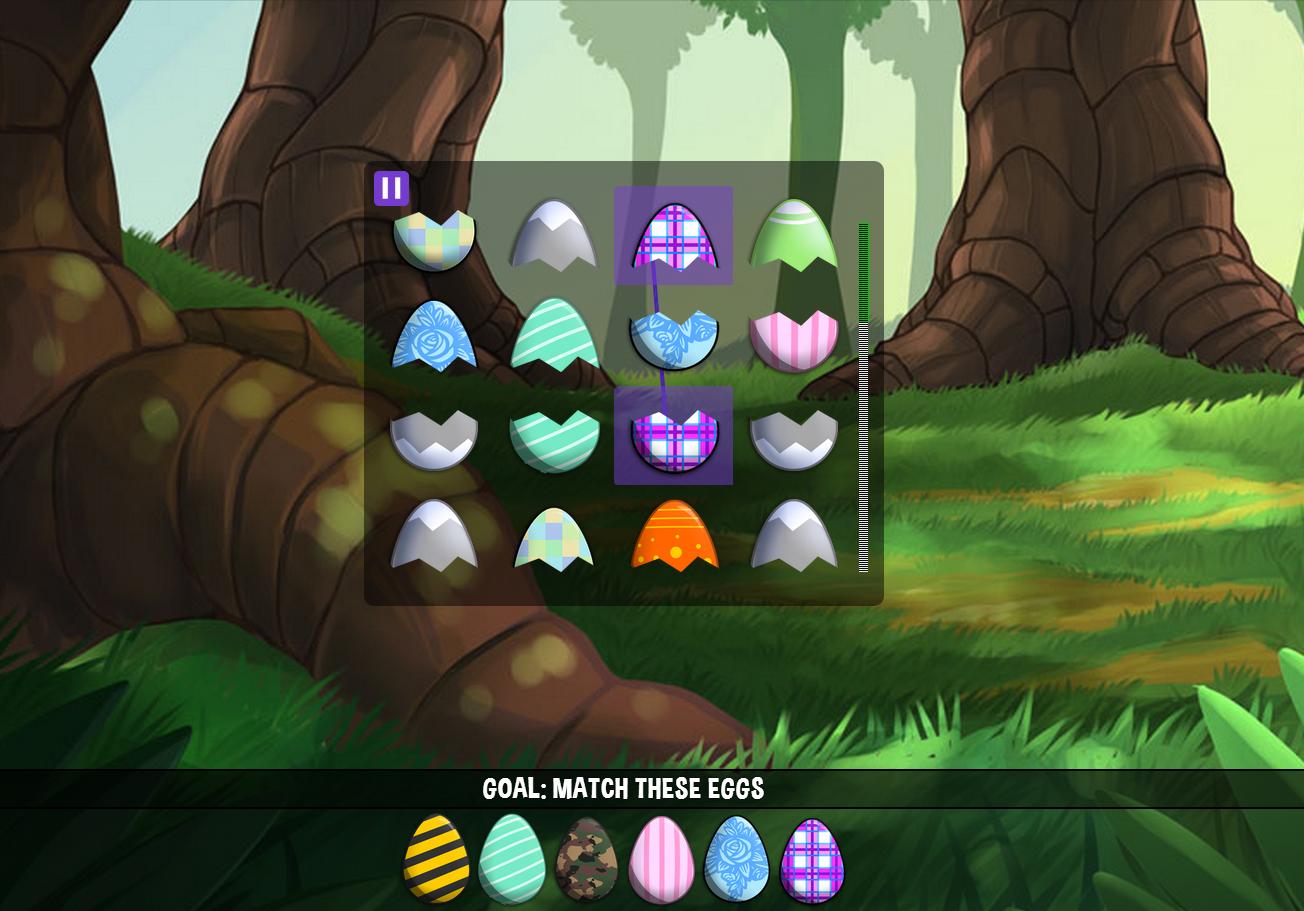Click the pastel checkered egg in the bottom row
This screenshot has height=911, width=1304.
pos(555,540)
